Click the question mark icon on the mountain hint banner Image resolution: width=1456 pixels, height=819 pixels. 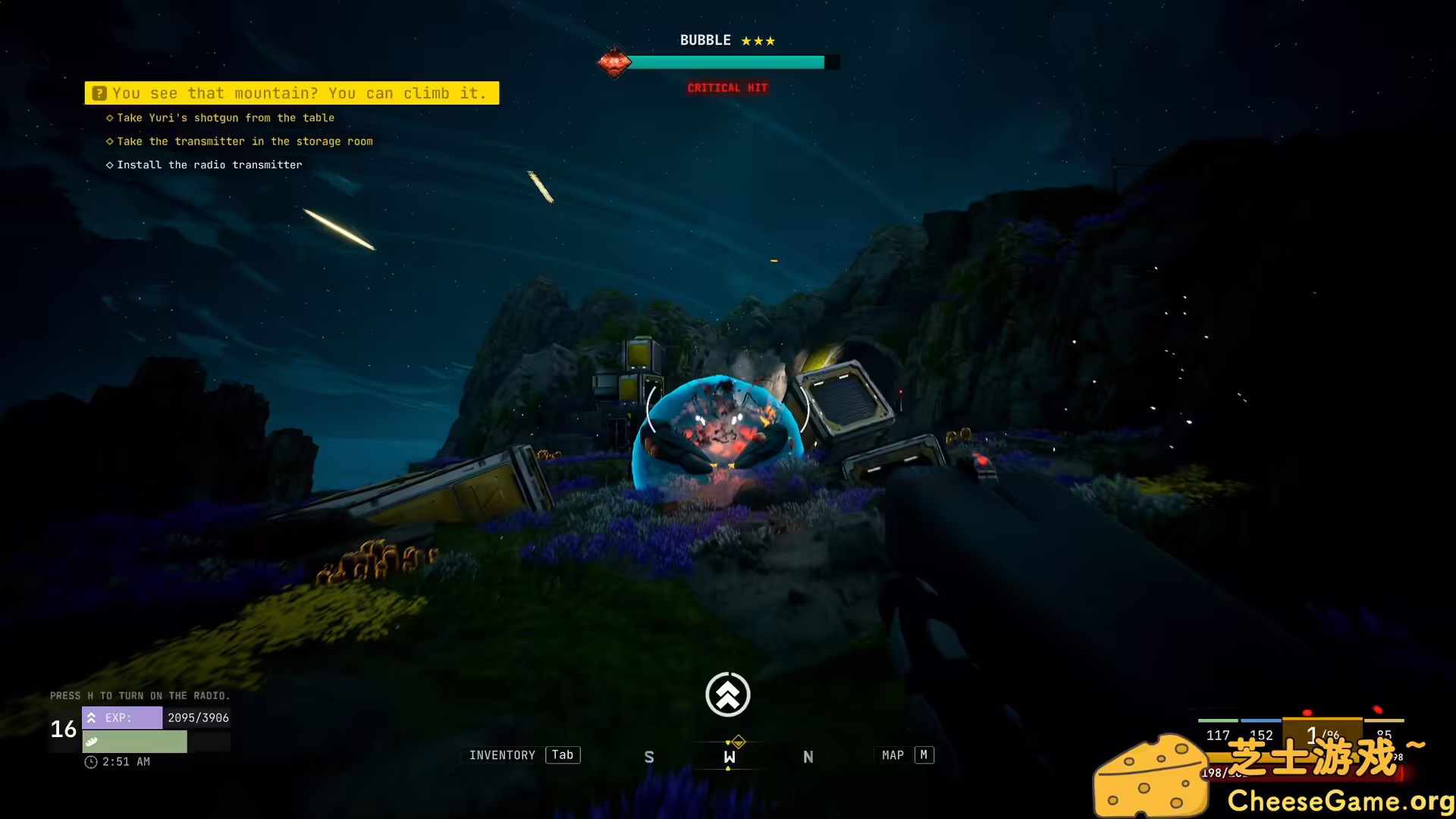coord(99,93)
